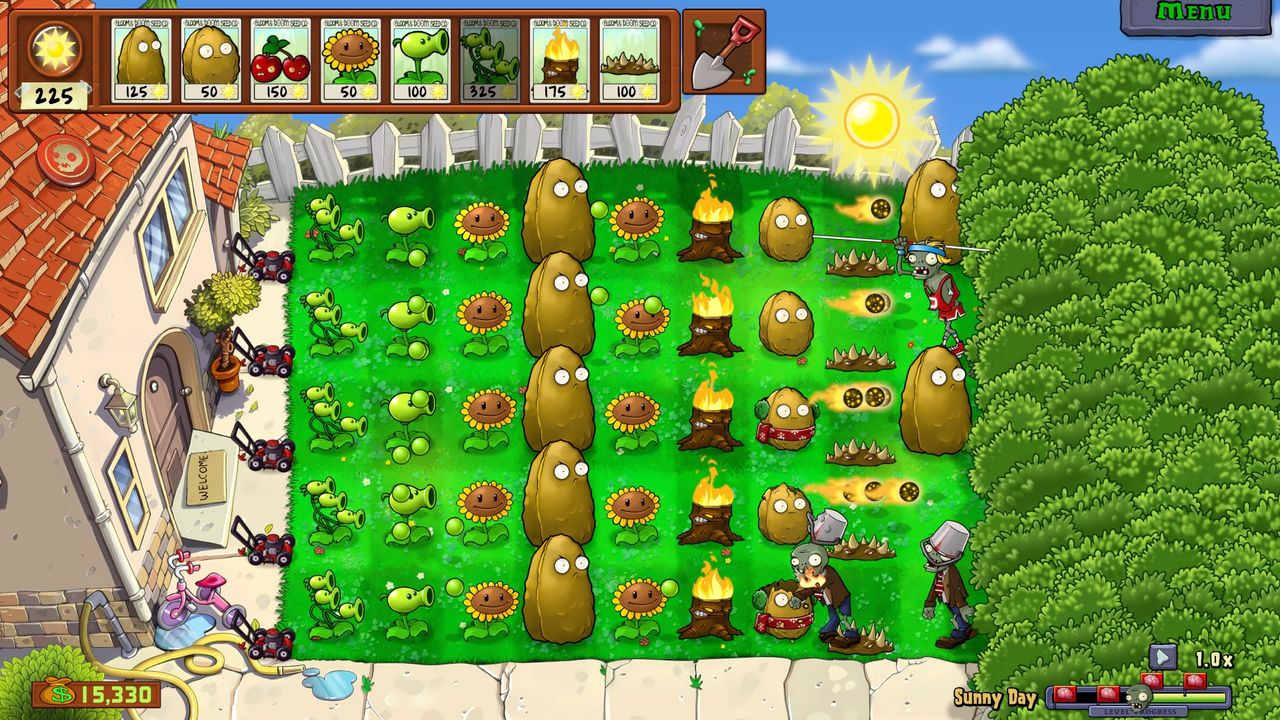Open the game Menu
Image resolution: width=1280 pixels, height=720 pixels.
point(1197,12)
